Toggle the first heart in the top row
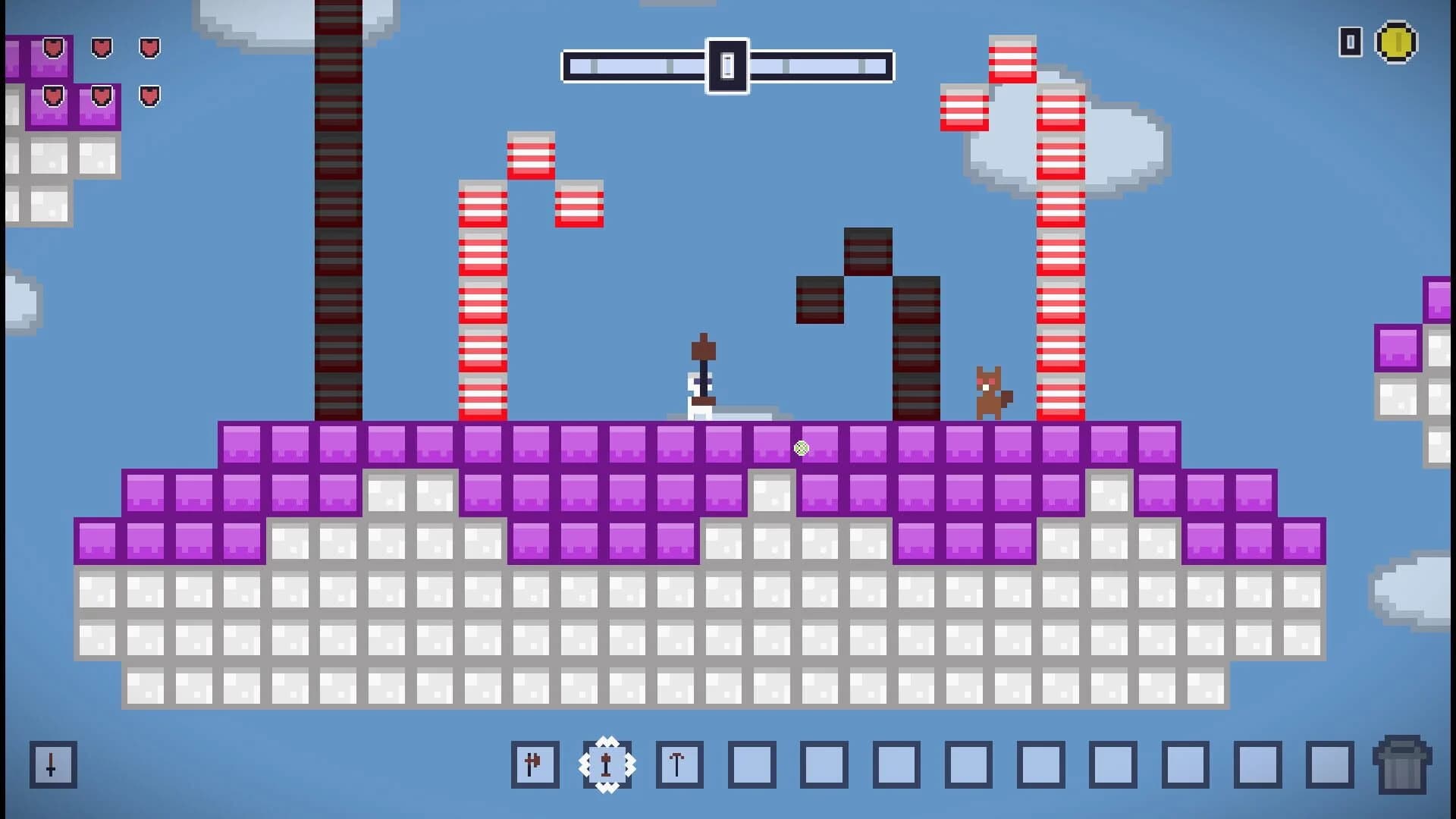 pos(52,49)
